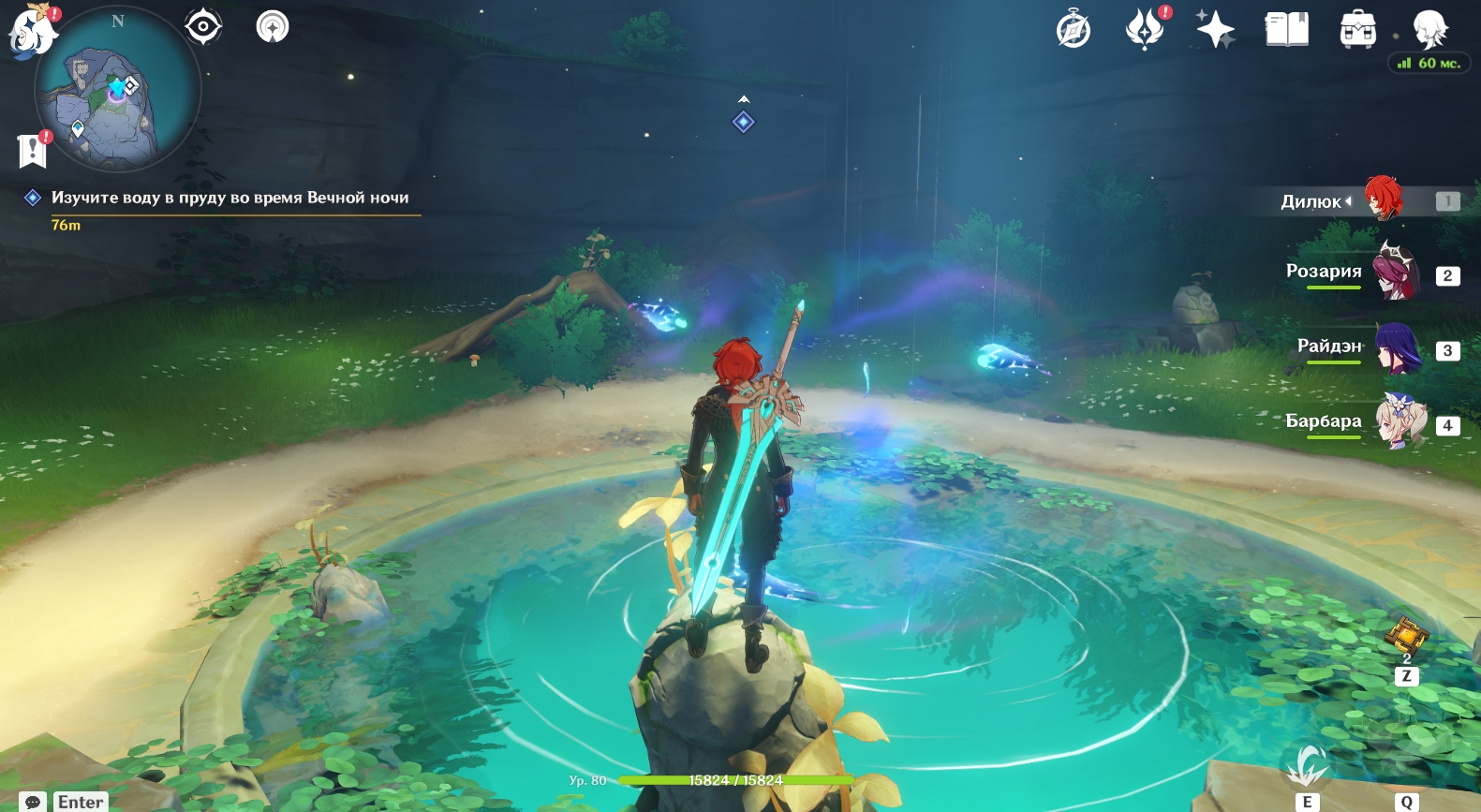Open the inventory backpack
1481x812 pixels.
click(1357, 30)
